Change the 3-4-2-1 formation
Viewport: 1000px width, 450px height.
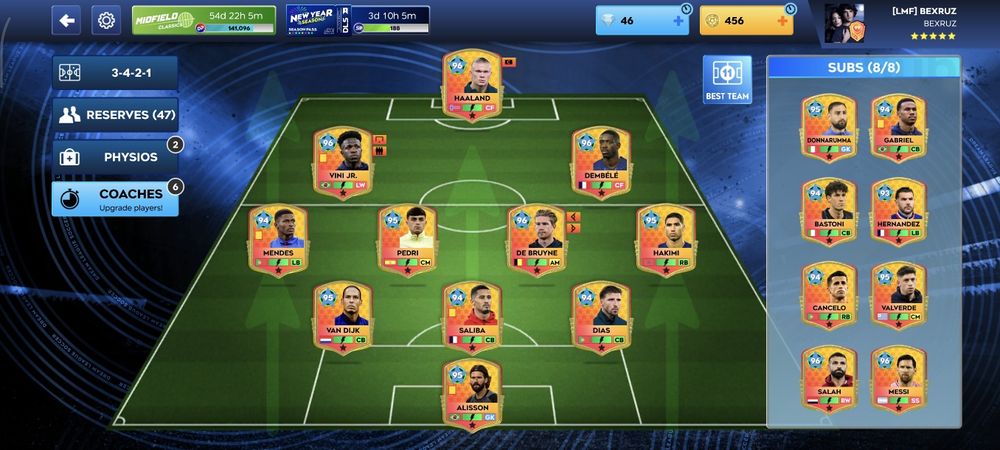coord(115,73)
